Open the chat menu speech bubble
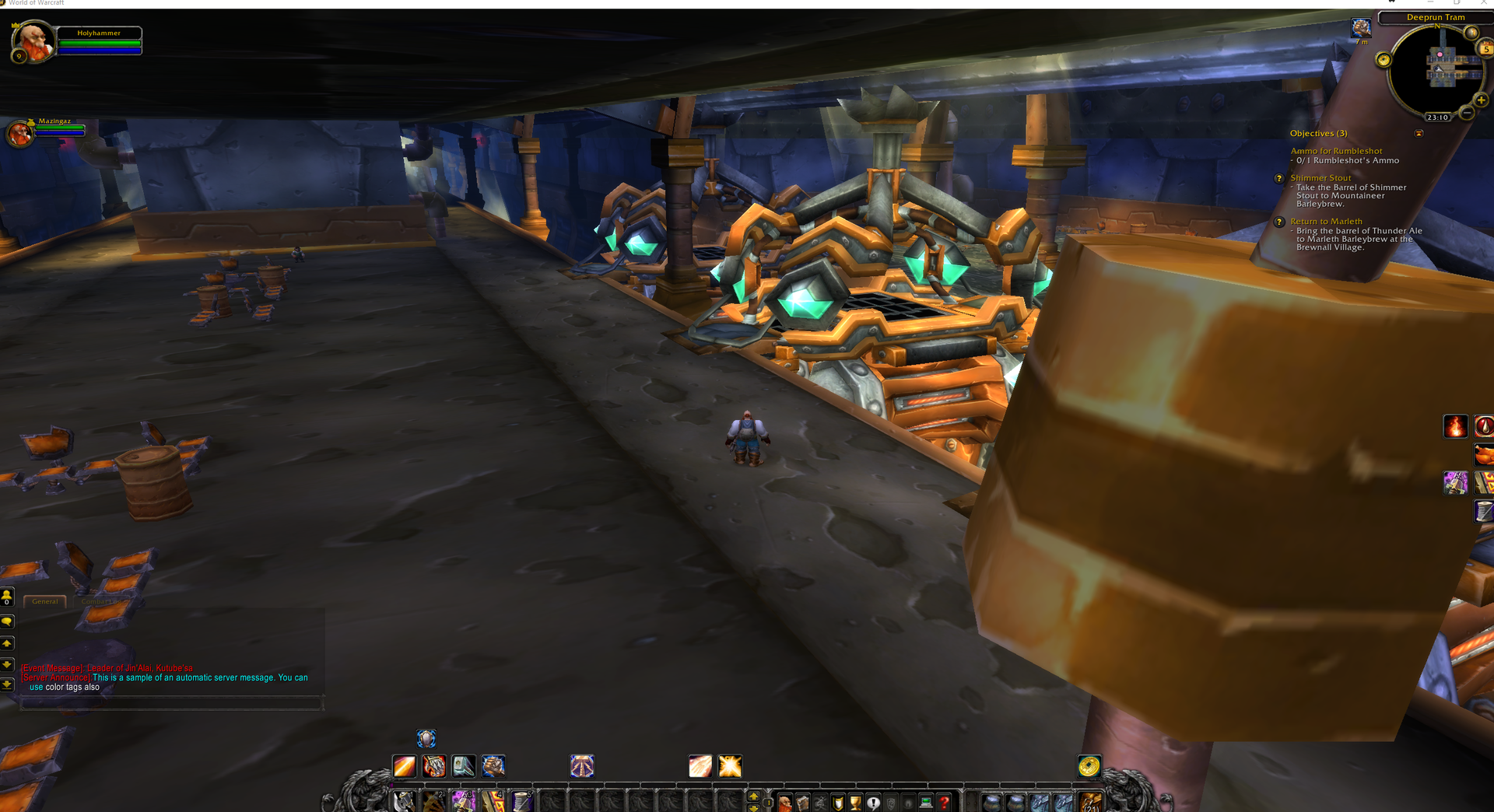The image size is (1494, 812). pyautogui.click(x=8, y=621)
